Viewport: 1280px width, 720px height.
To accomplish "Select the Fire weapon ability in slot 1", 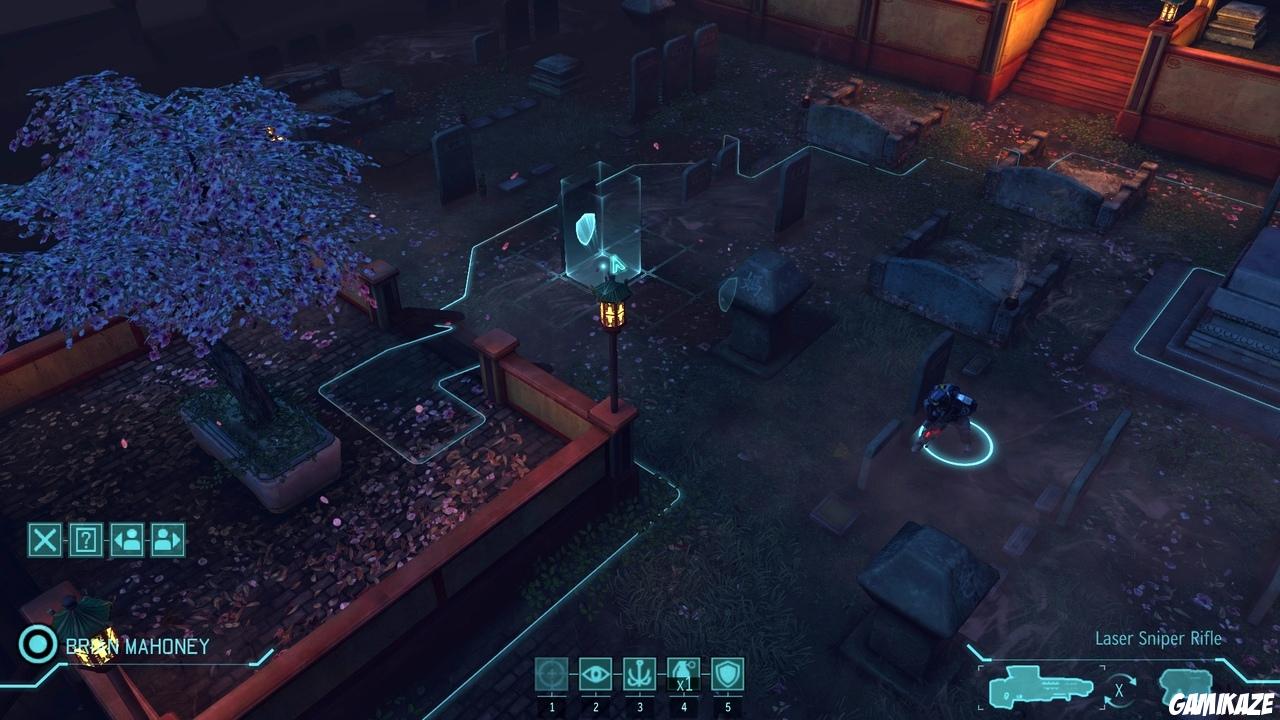I will coord(549,675).
